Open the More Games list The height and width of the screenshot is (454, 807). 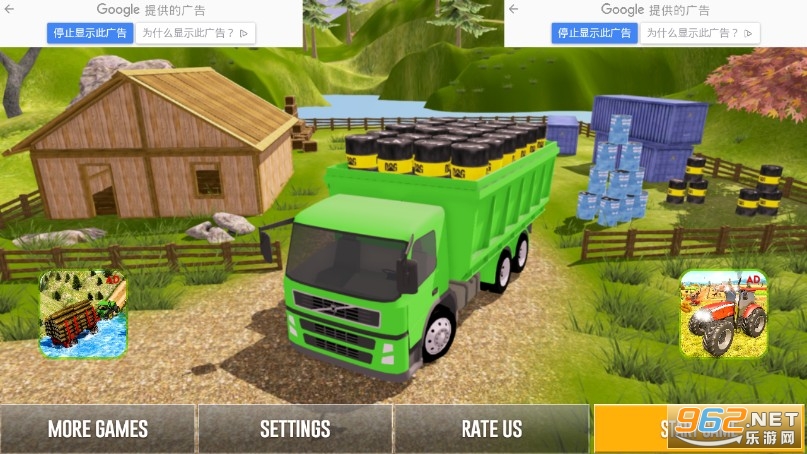98,429
